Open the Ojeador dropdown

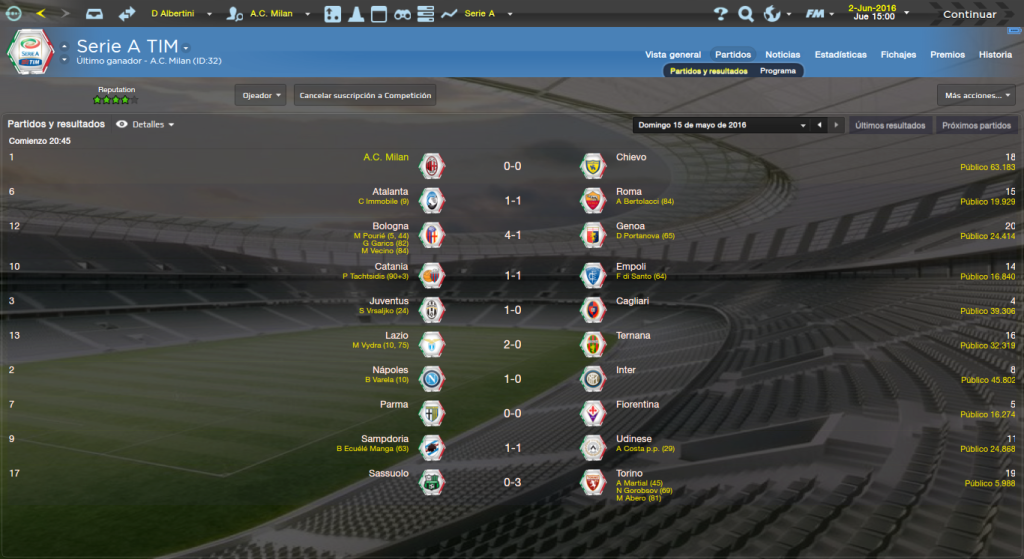click(261, 95)
